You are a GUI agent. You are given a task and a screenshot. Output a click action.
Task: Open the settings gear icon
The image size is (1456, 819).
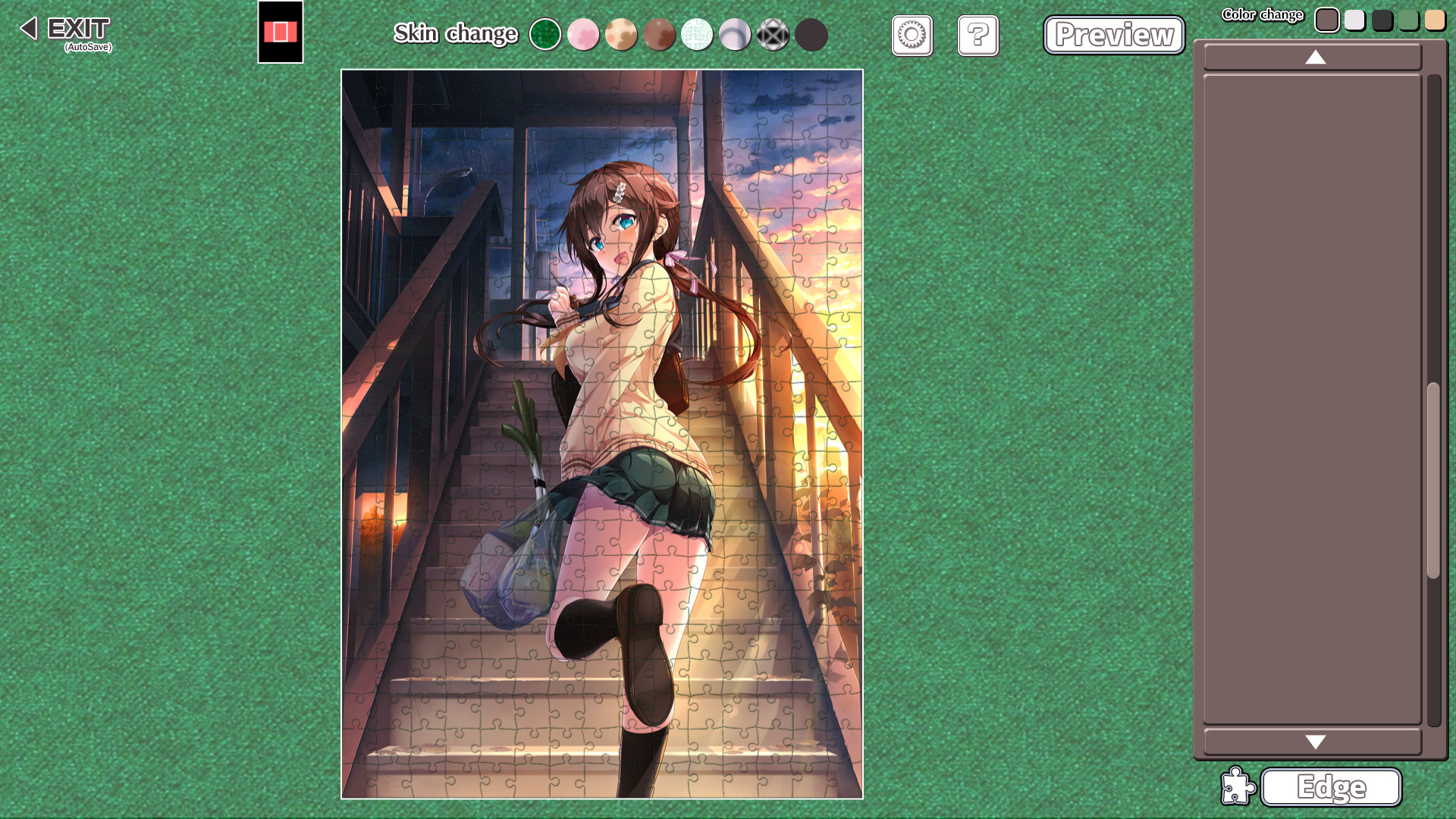[x=912, y=36]
